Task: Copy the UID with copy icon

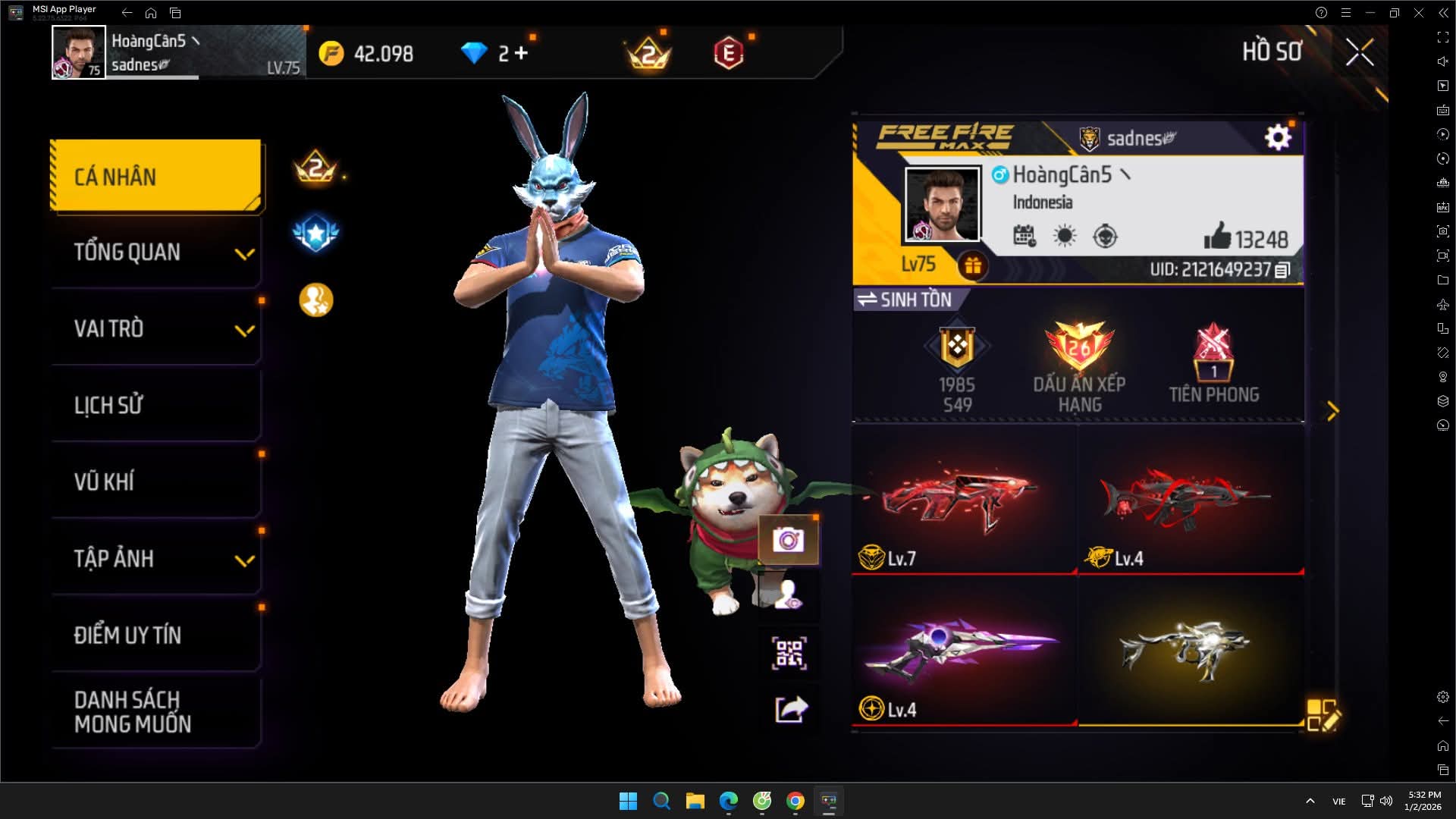Action: coord(1282,270)
